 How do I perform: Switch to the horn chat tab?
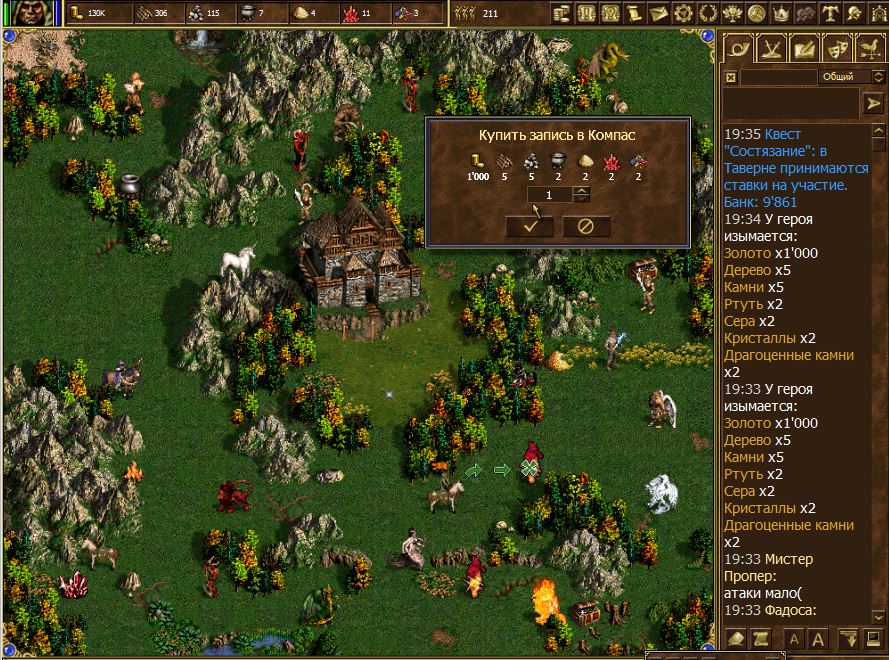pos(738,47)
